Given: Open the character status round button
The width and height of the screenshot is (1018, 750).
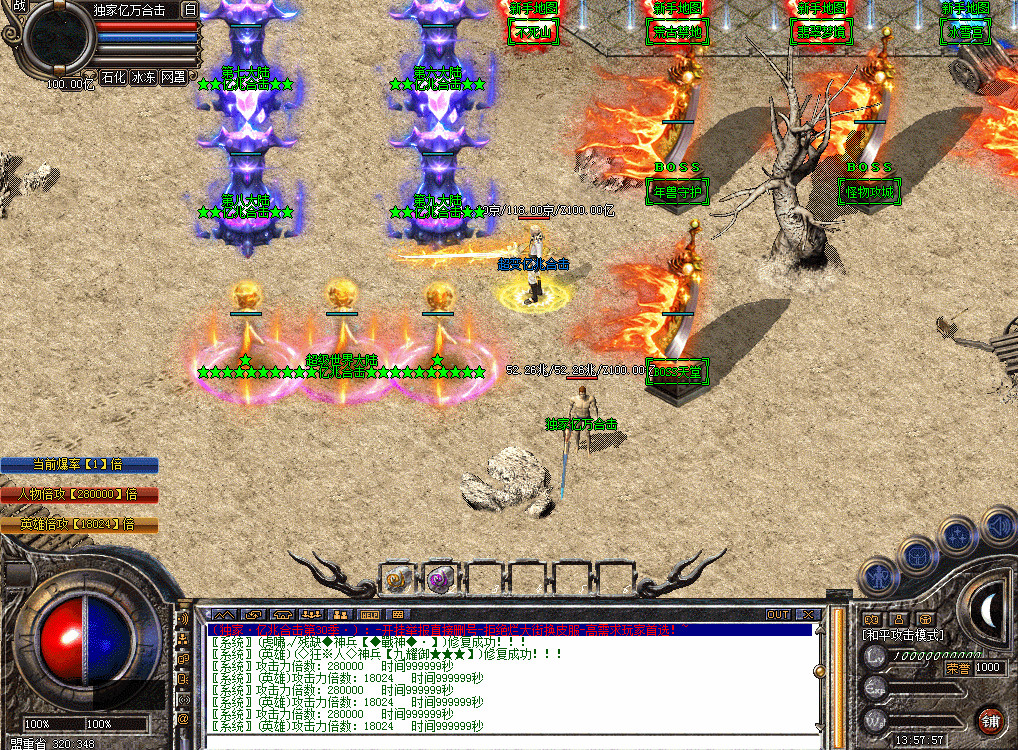Looking at the screenshot, I should coord(878,578).
